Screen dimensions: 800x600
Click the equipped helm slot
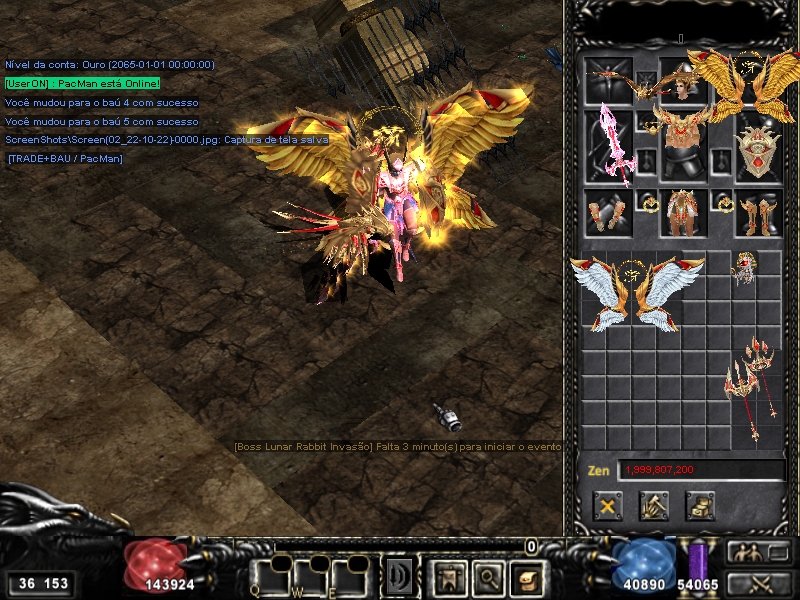[x=684, y=82]
